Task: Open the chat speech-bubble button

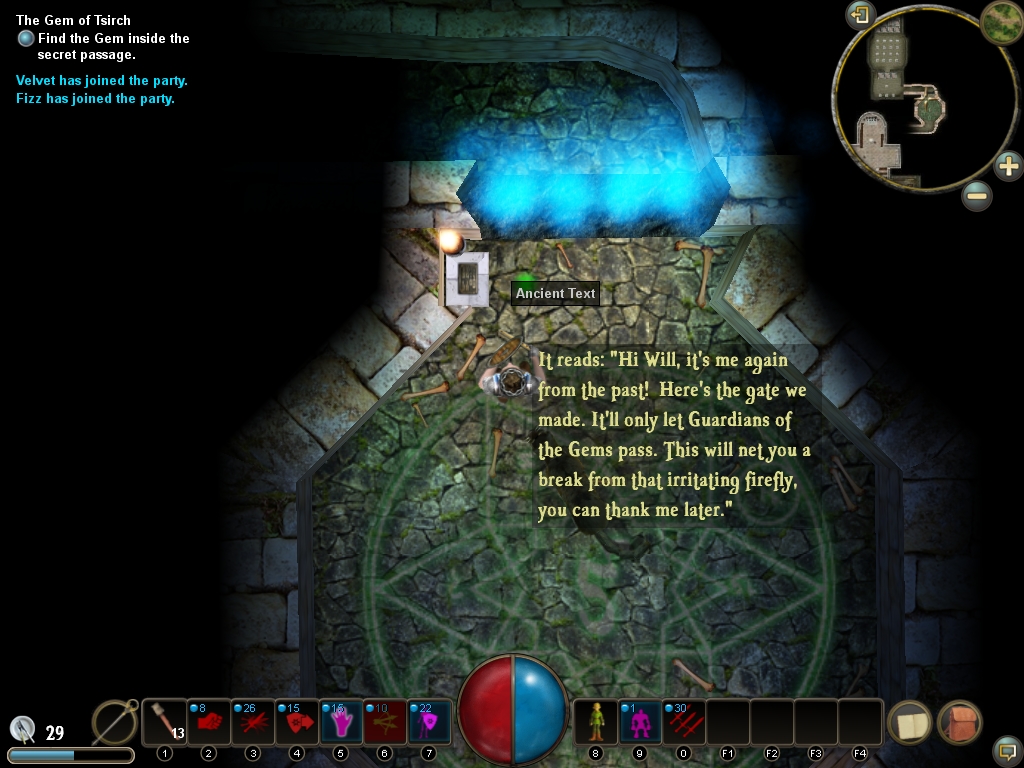Action: [x=1007, y=749]
